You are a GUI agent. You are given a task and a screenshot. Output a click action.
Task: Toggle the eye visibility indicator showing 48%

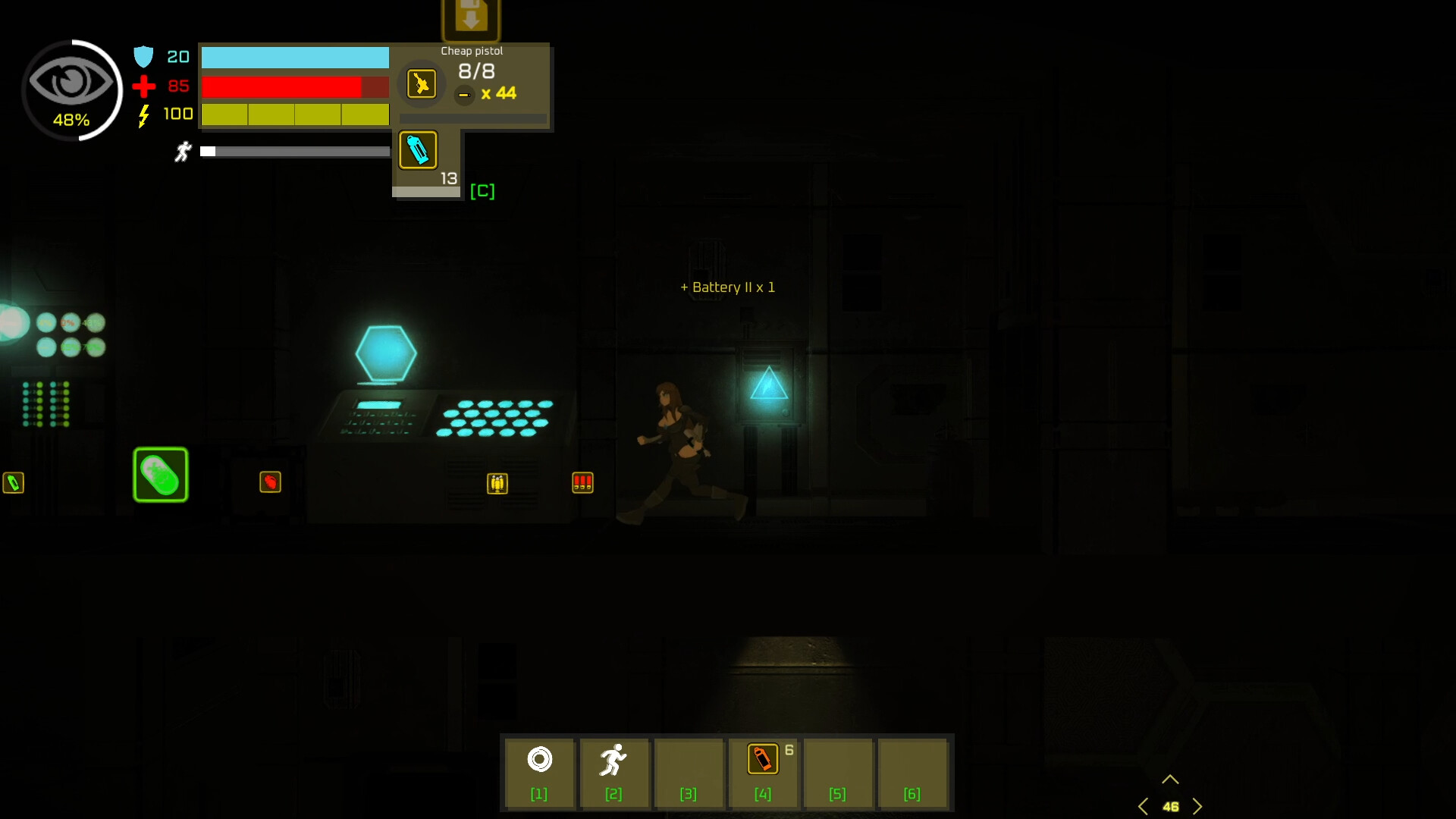point(72,90)
